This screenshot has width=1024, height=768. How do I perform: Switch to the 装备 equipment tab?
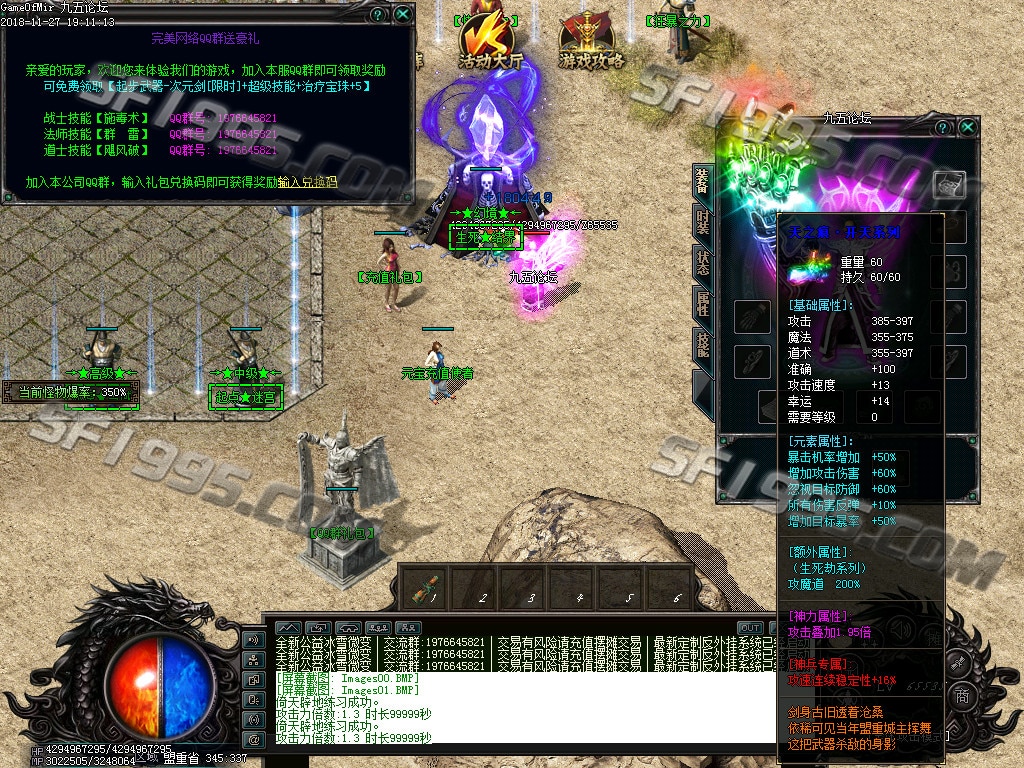[703, 185]
